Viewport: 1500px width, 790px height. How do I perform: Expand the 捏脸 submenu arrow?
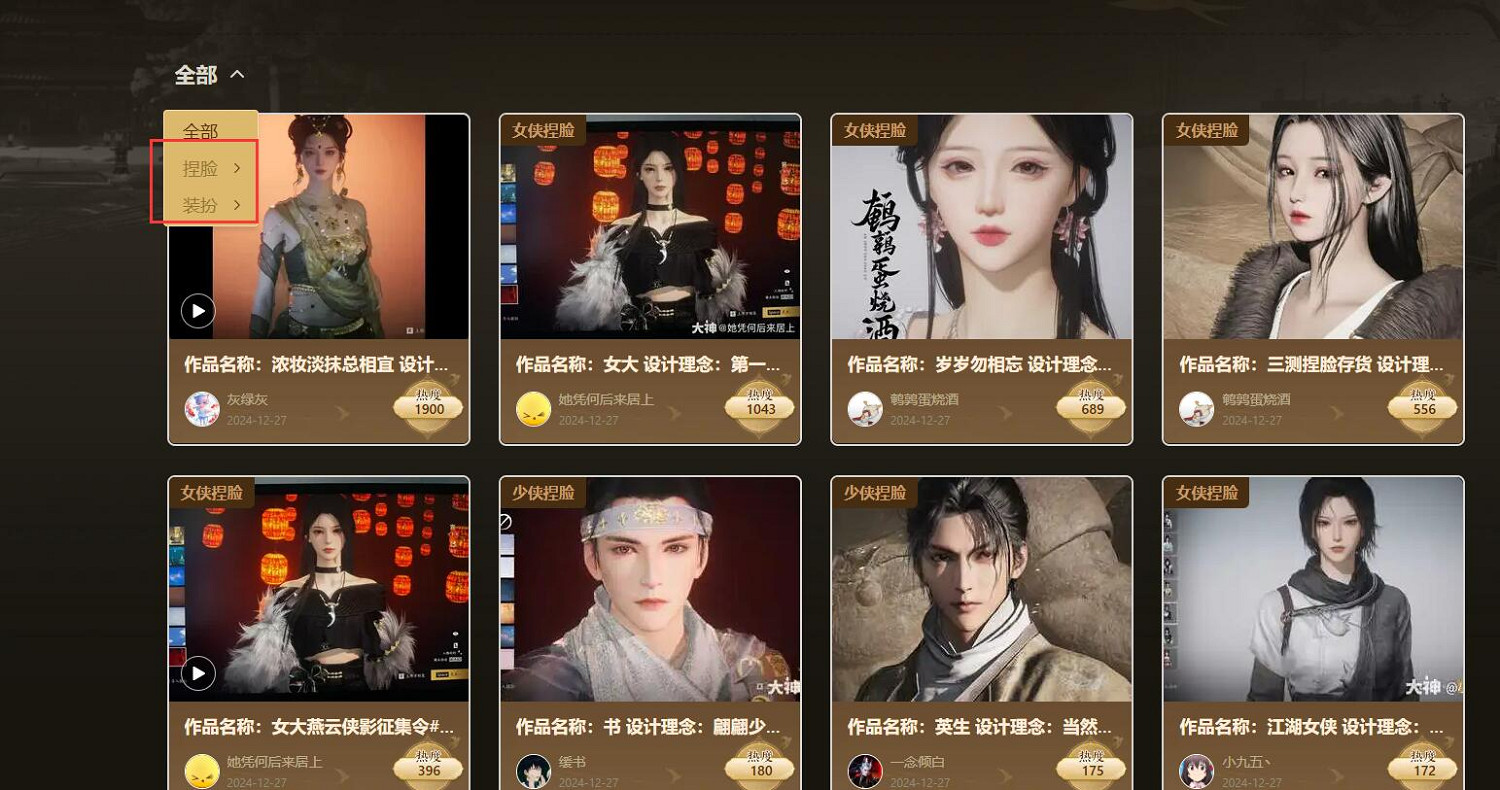tap(237, 168)
